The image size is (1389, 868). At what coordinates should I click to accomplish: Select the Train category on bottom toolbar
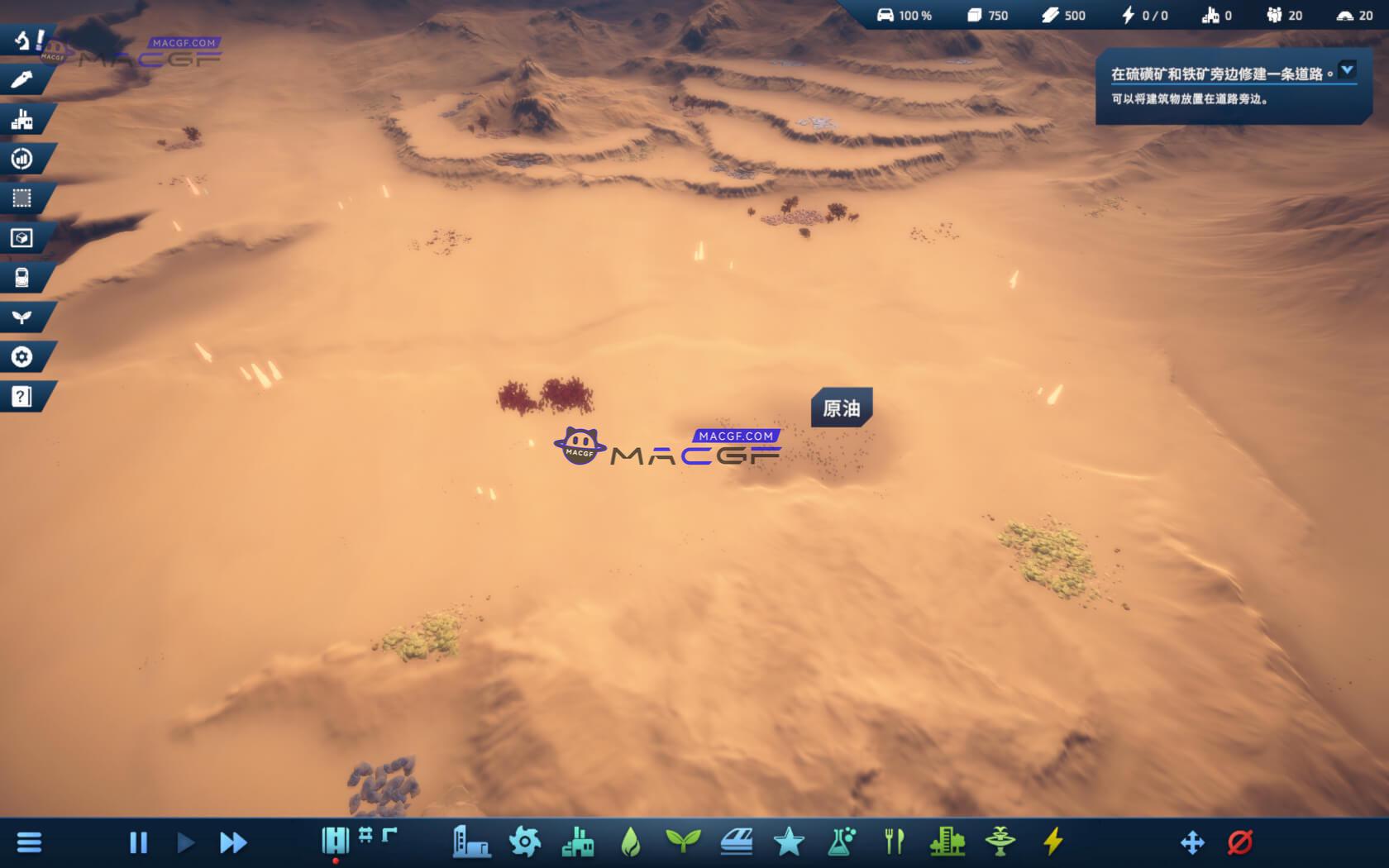pyautogui.click(x=737, y=842)
